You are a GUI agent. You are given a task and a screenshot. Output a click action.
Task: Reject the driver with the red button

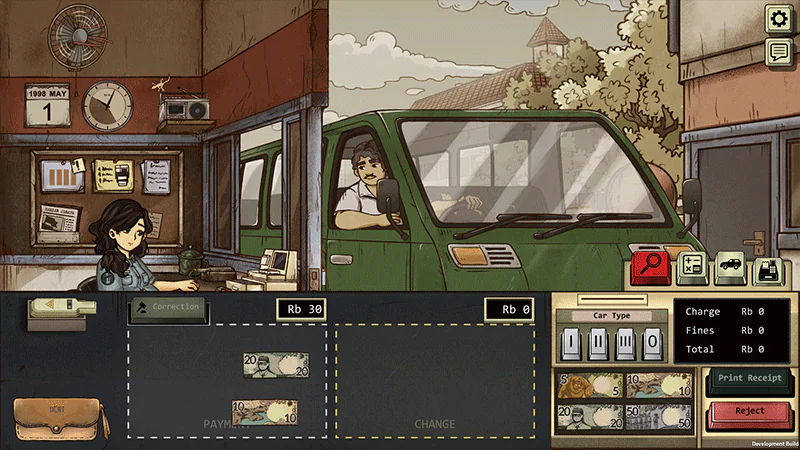[750, 411]
